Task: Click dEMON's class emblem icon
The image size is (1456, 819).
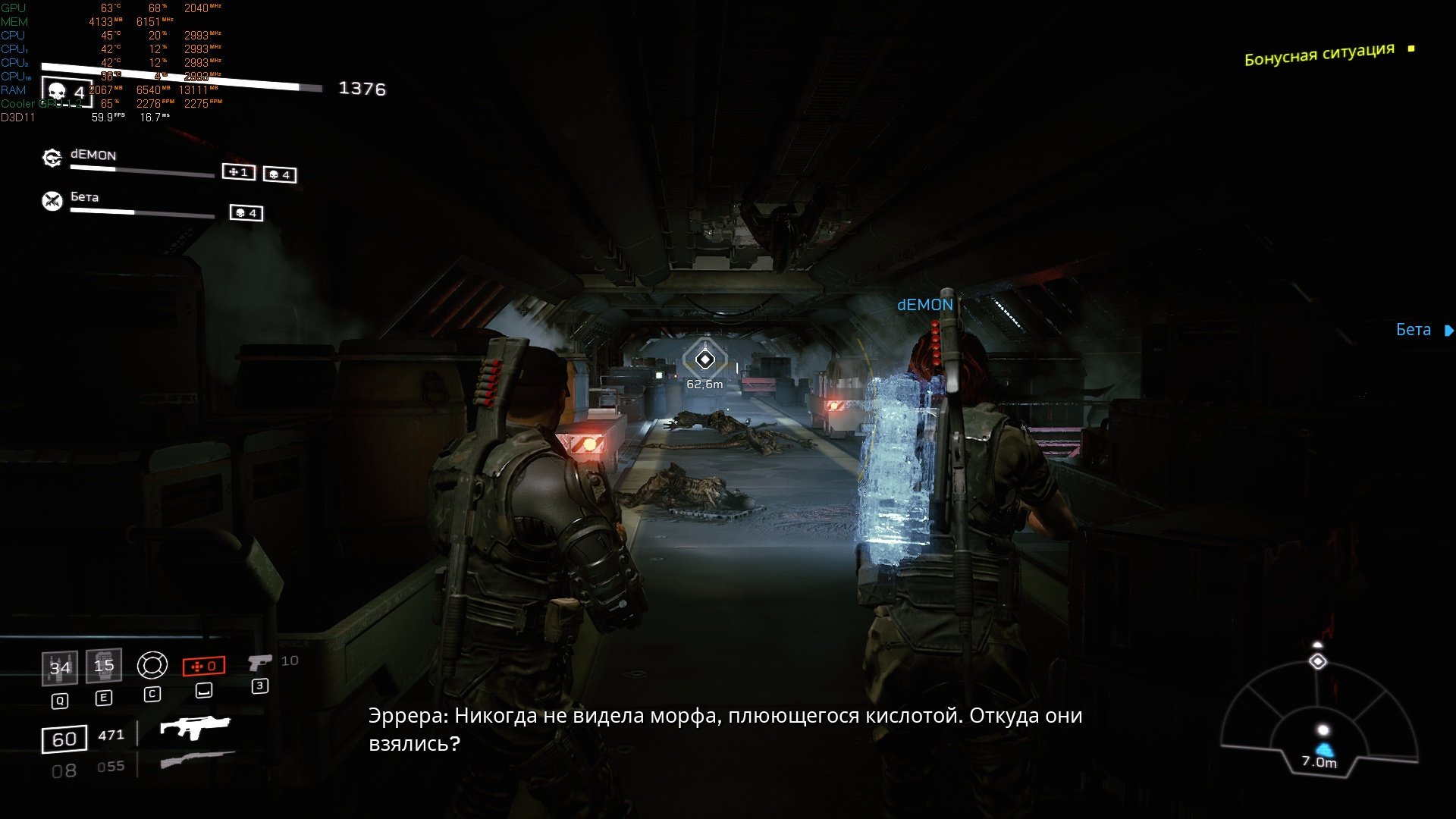Action: tap(52, 158)
